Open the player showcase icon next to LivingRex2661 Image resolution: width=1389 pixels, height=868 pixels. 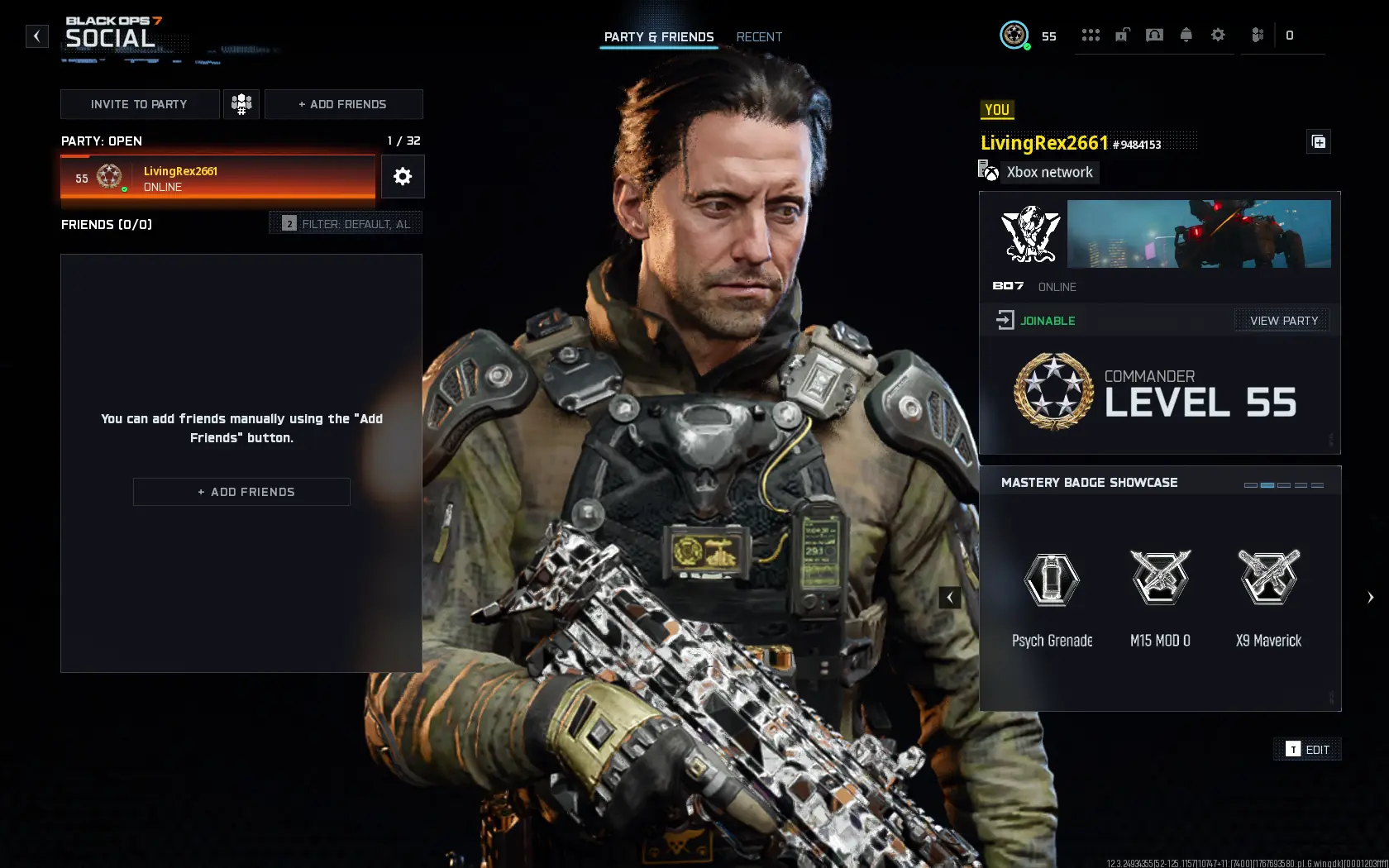pos(1319,141)
